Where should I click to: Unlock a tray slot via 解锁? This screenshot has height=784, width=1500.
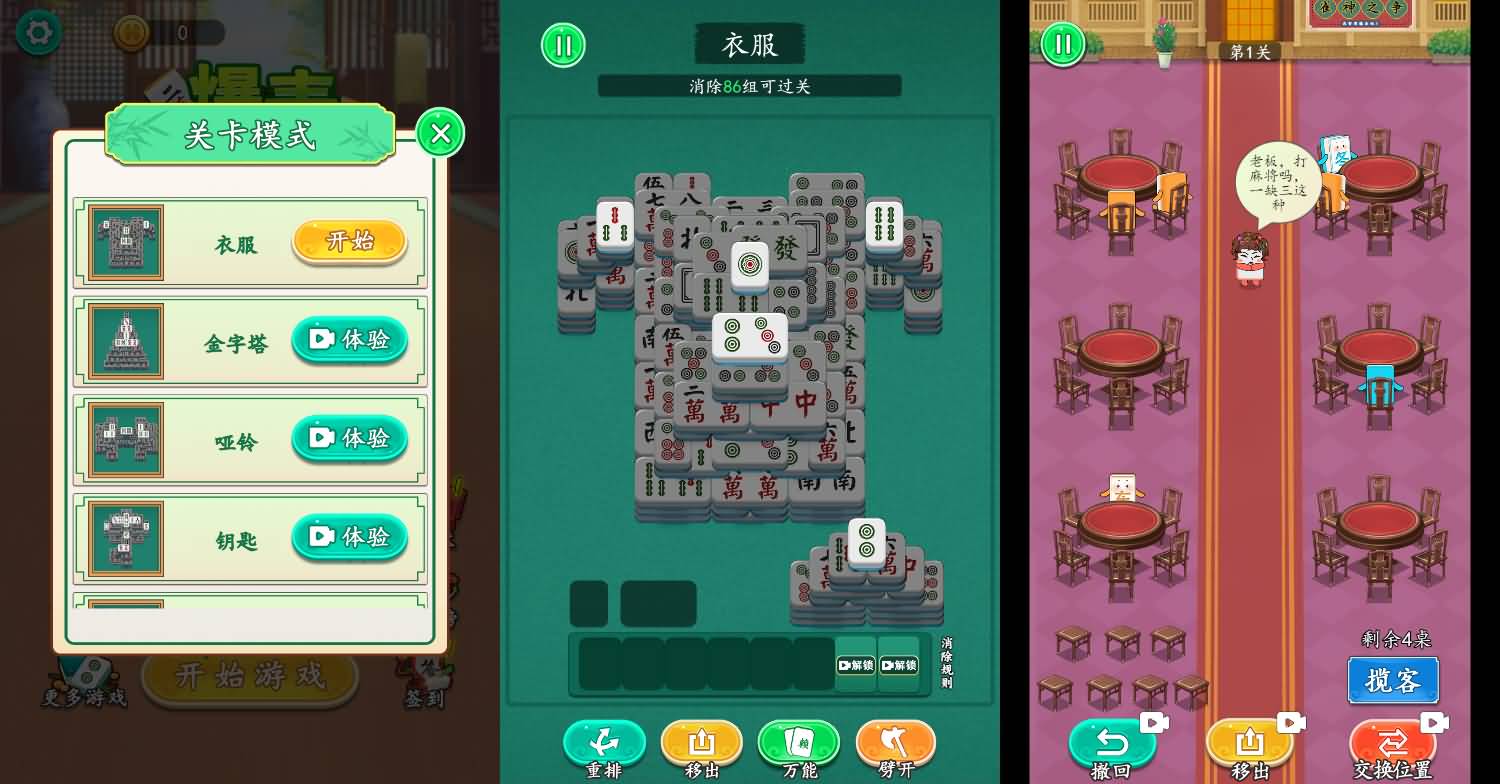pos(855,666)
